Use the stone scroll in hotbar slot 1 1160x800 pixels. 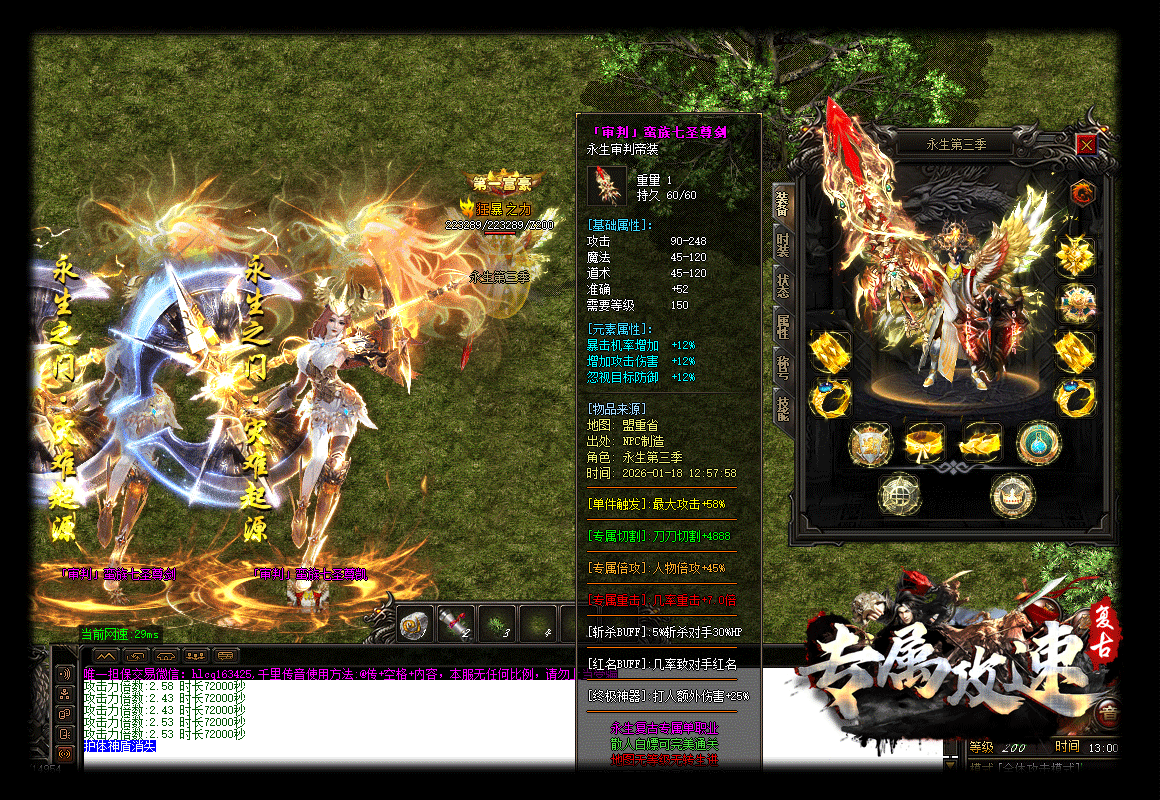(x=415, y=625)
